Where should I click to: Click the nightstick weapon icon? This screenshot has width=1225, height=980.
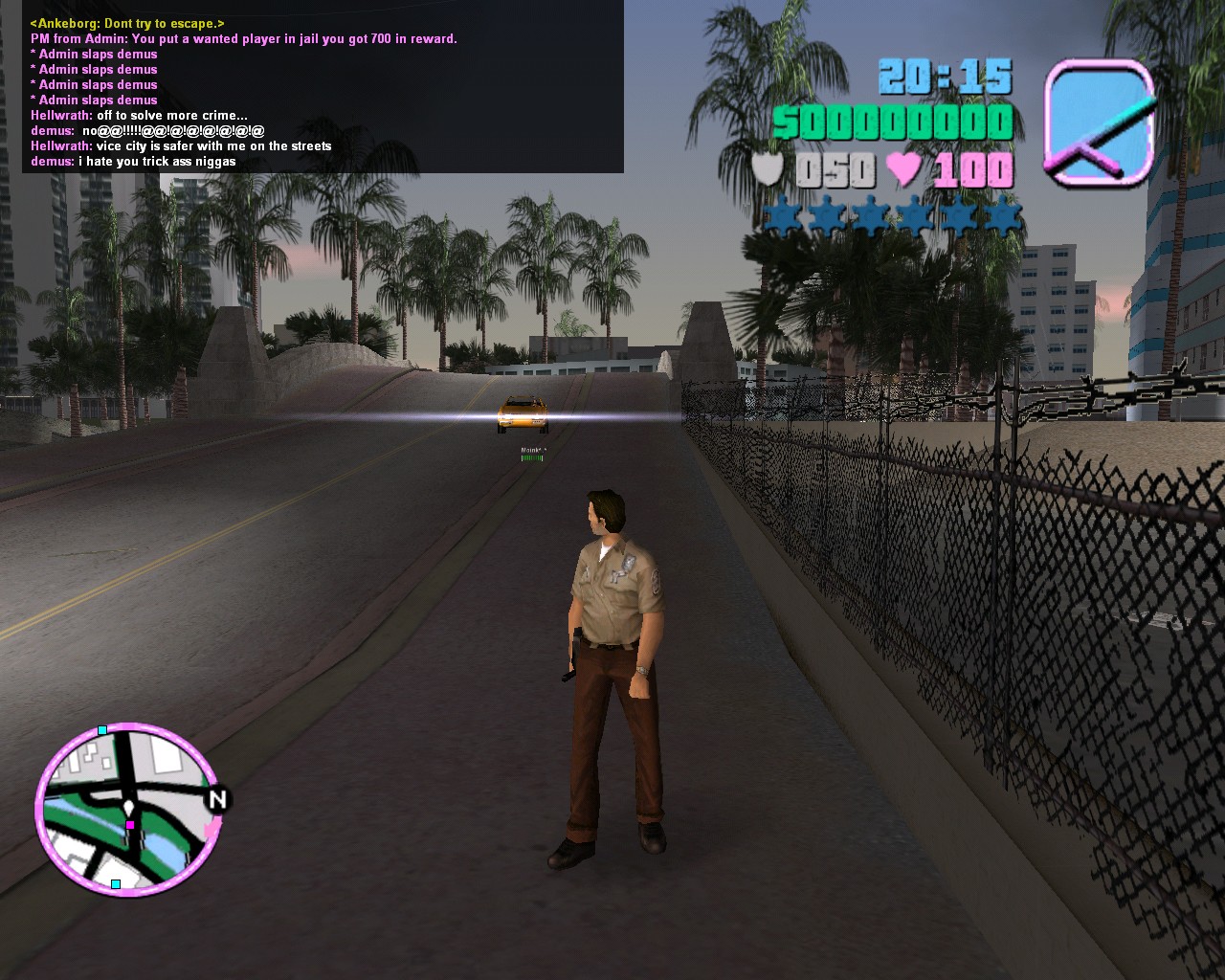tap(1099, 121)
